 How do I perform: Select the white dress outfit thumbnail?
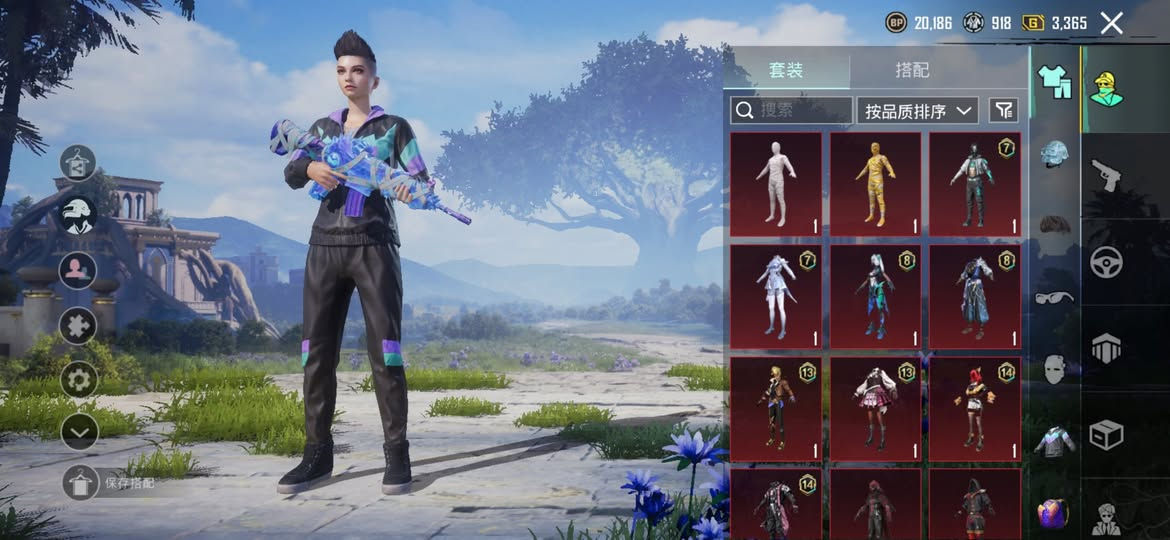pos(776,296)
